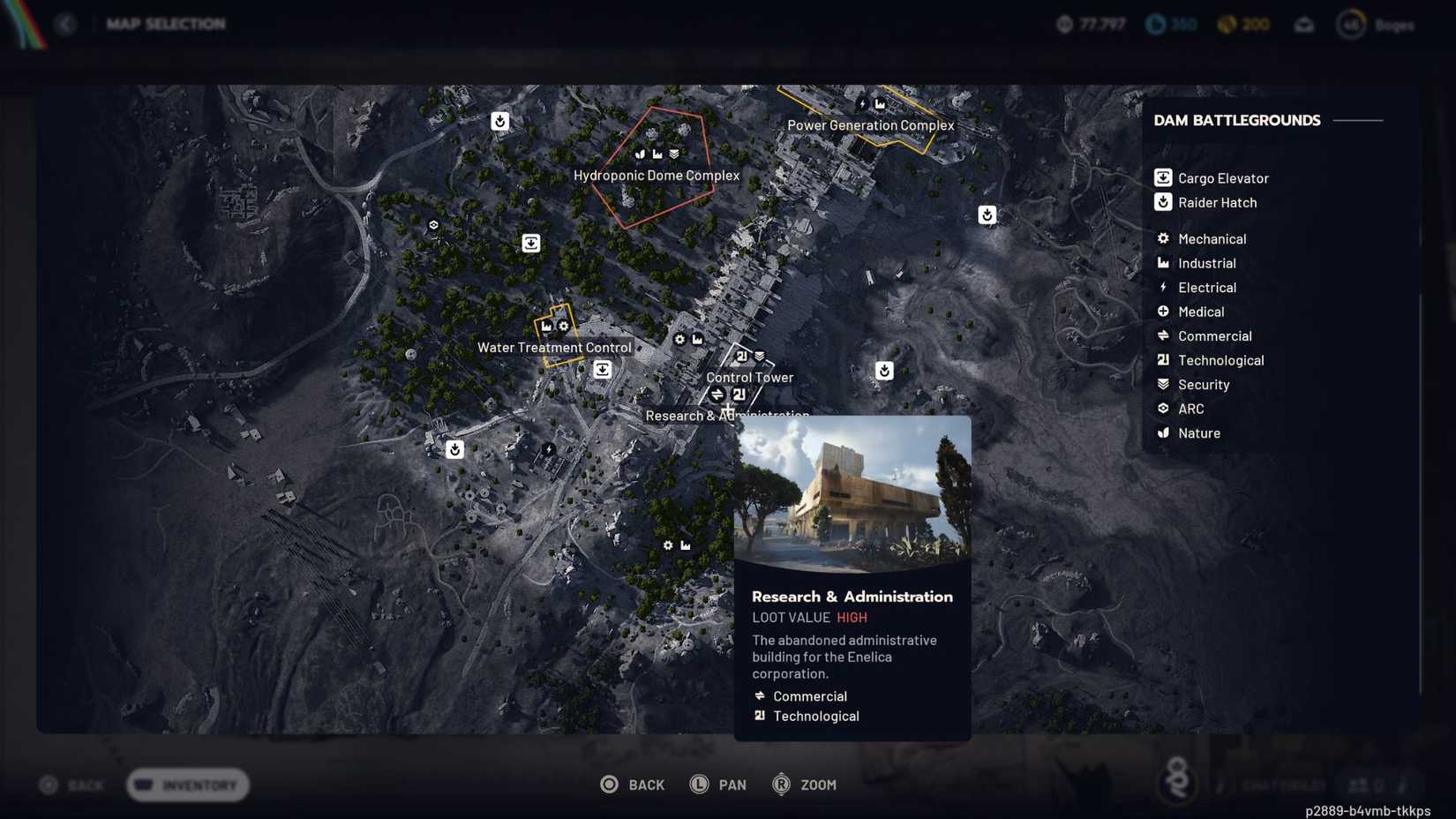Click the Cargo Elevator icon in the legend
This screenshot has width=1456, height=819.
1163,177
